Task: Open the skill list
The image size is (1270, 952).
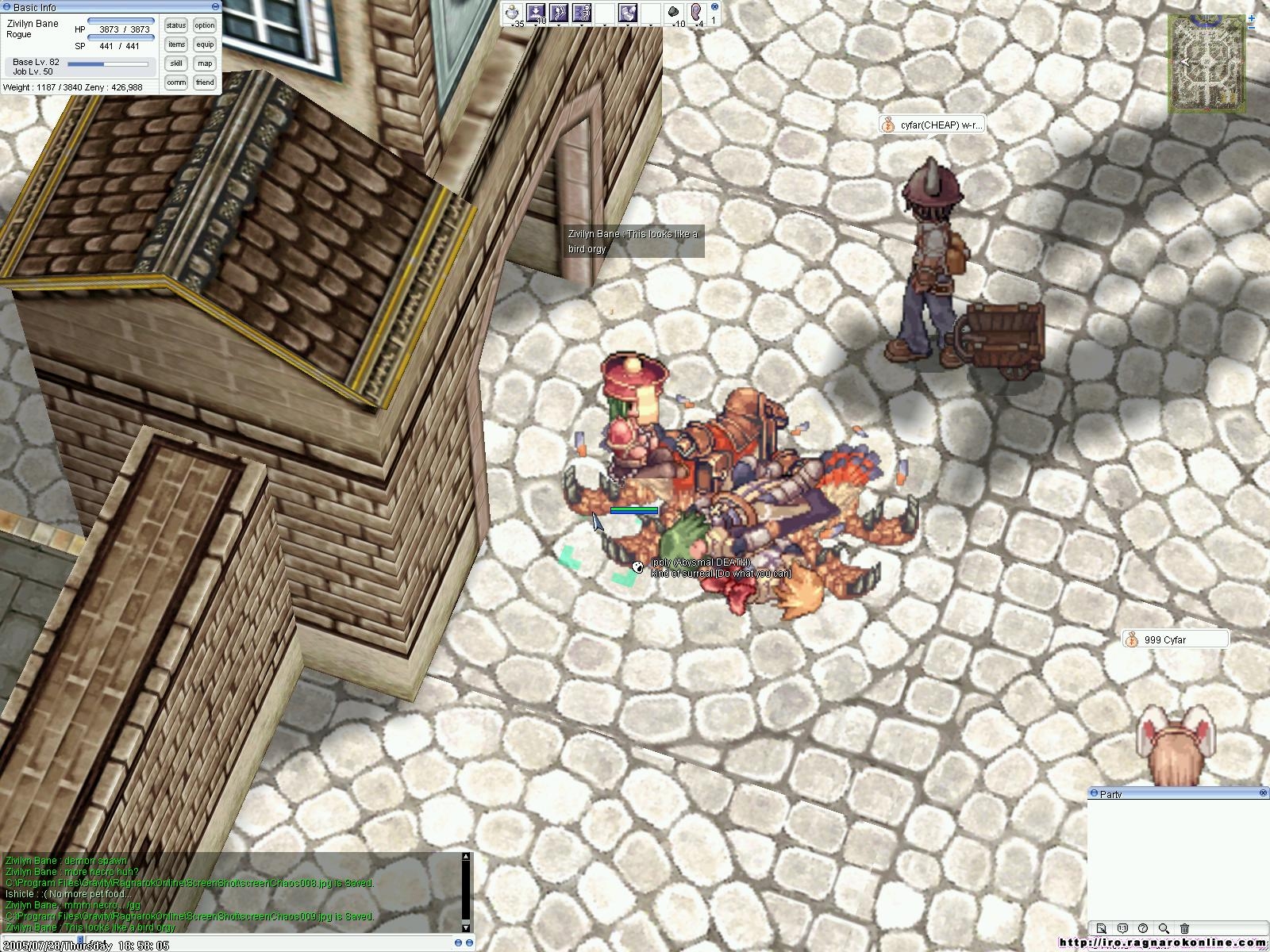Action: (x=176, y=63)
